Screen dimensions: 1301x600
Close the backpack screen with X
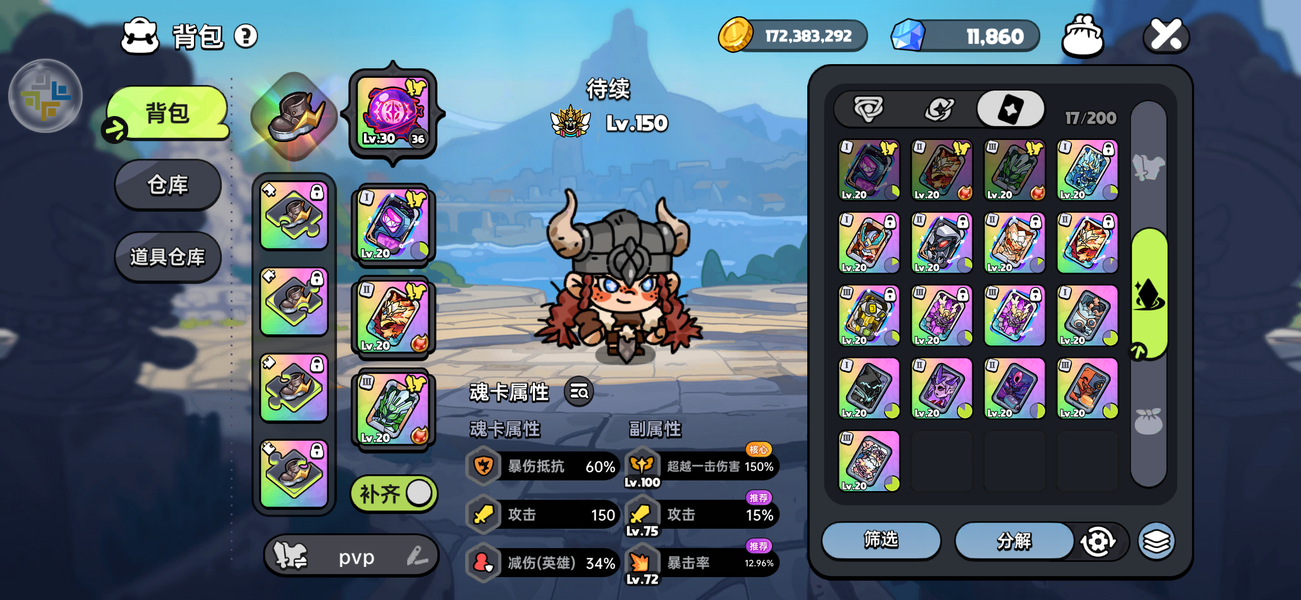1166,36
